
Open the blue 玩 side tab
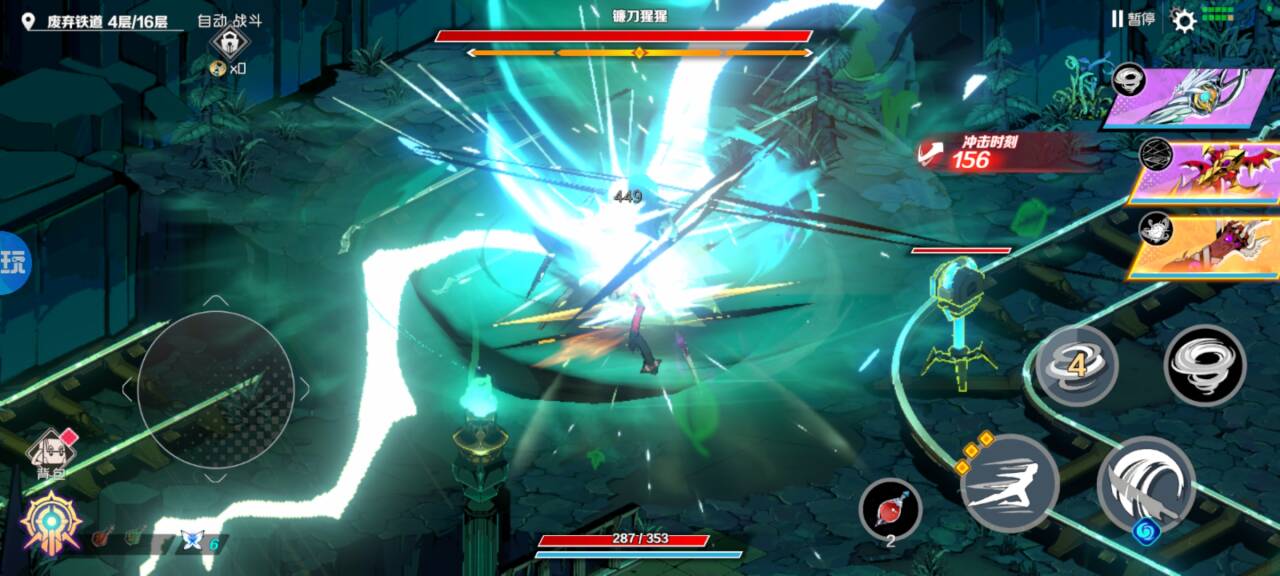pos(13,262)
